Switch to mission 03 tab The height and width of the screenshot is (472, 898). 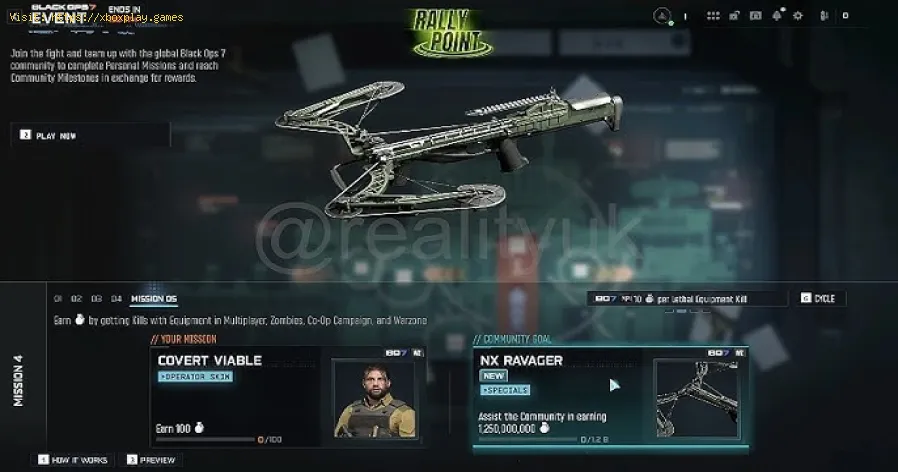tap(96, 298)
